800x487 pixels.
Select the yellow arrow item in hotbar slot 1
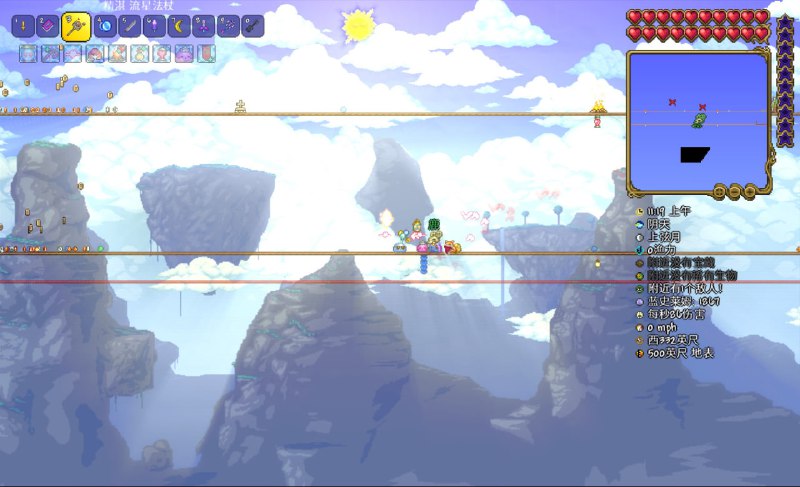23,26
